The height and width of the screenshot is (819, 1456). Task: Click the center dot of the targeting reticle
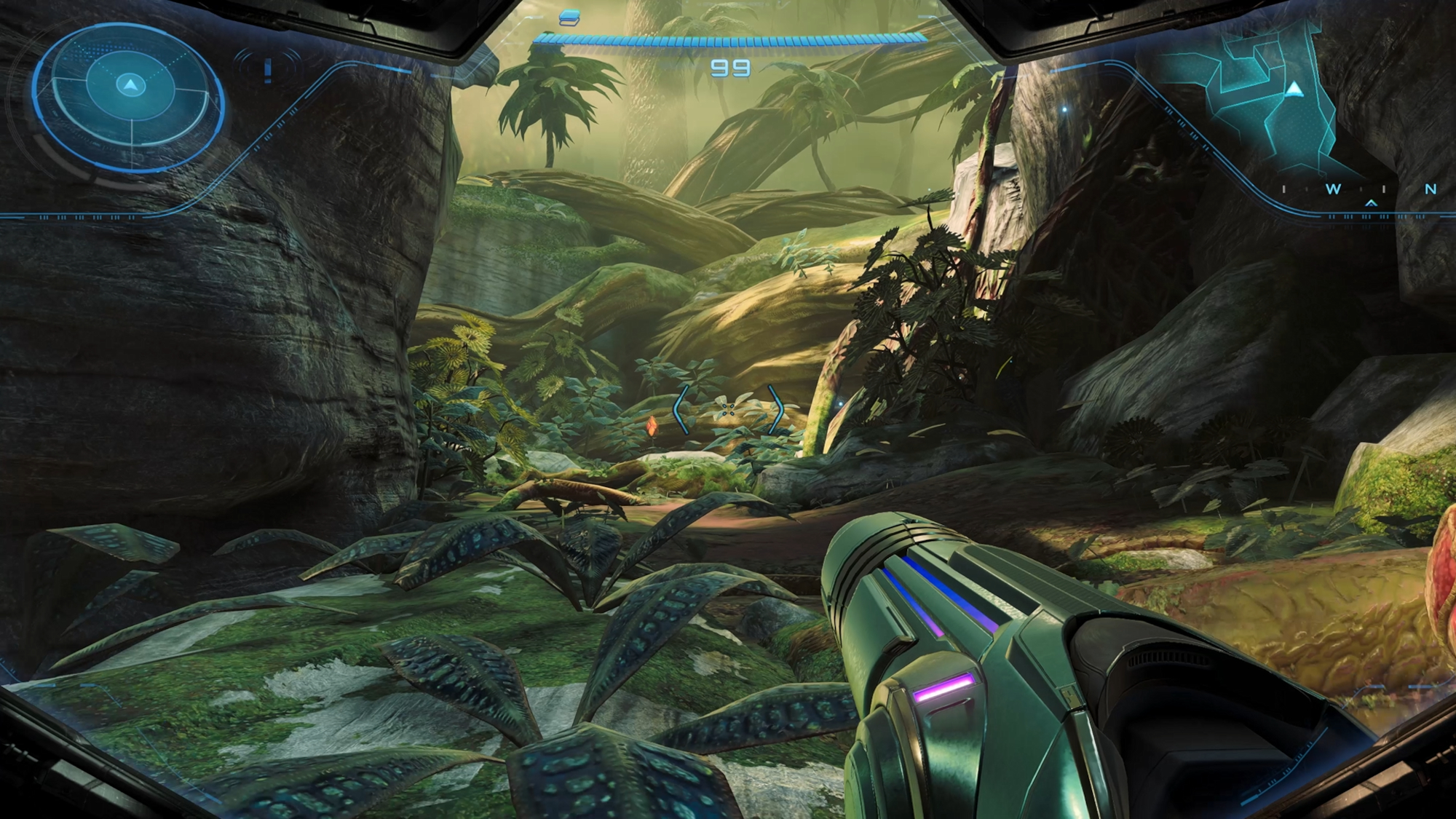pos(728,409)
